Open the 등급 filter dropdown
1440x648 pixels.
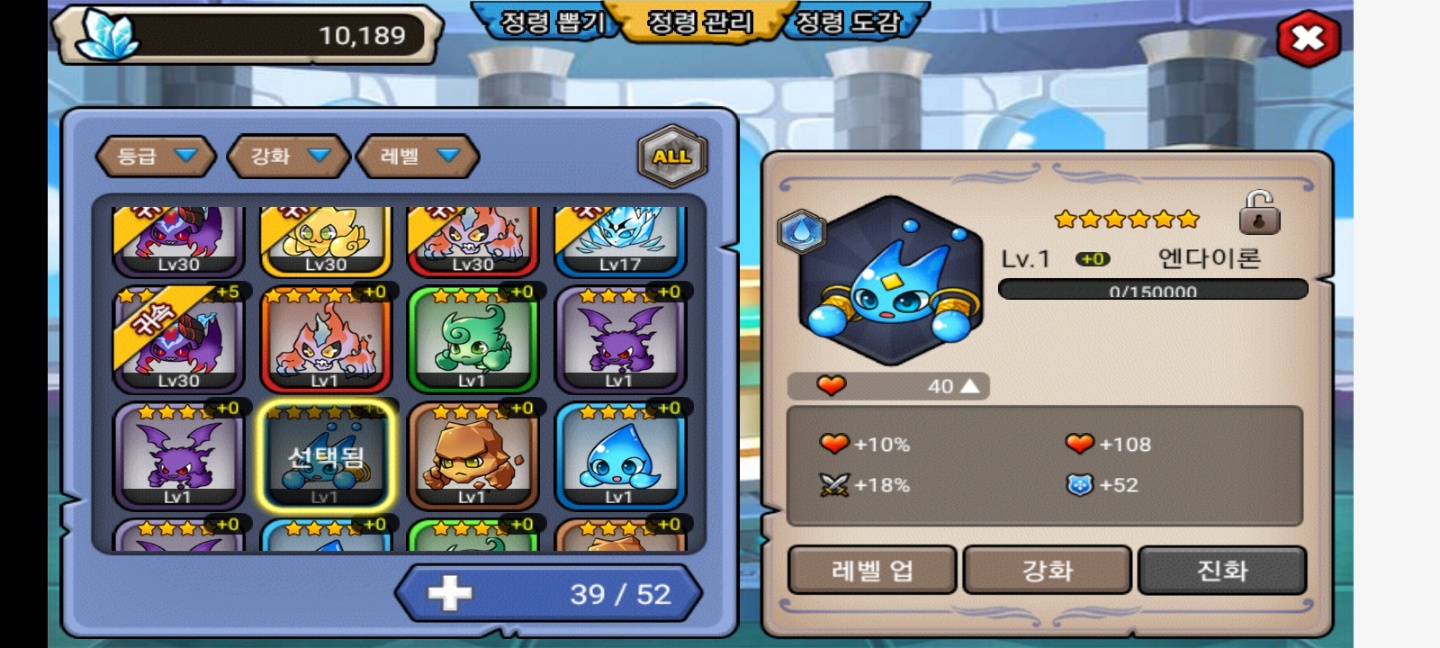click(156, 156)
